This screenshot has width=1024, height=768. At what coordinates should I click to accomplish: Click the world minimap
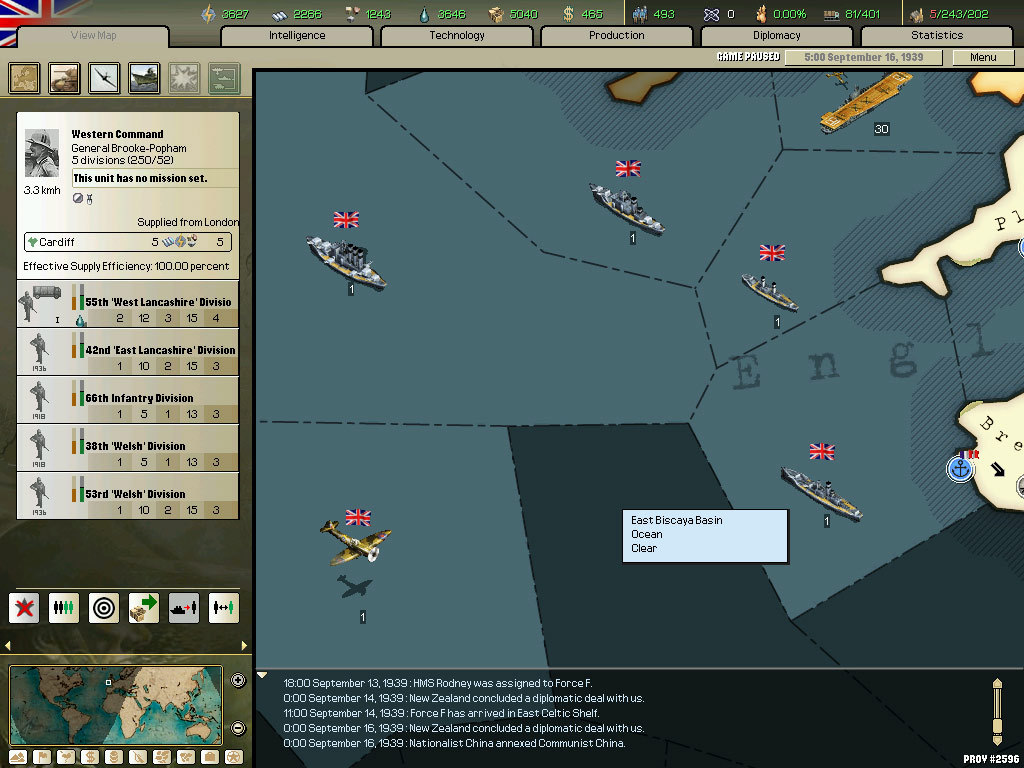[x=116, y=703]
